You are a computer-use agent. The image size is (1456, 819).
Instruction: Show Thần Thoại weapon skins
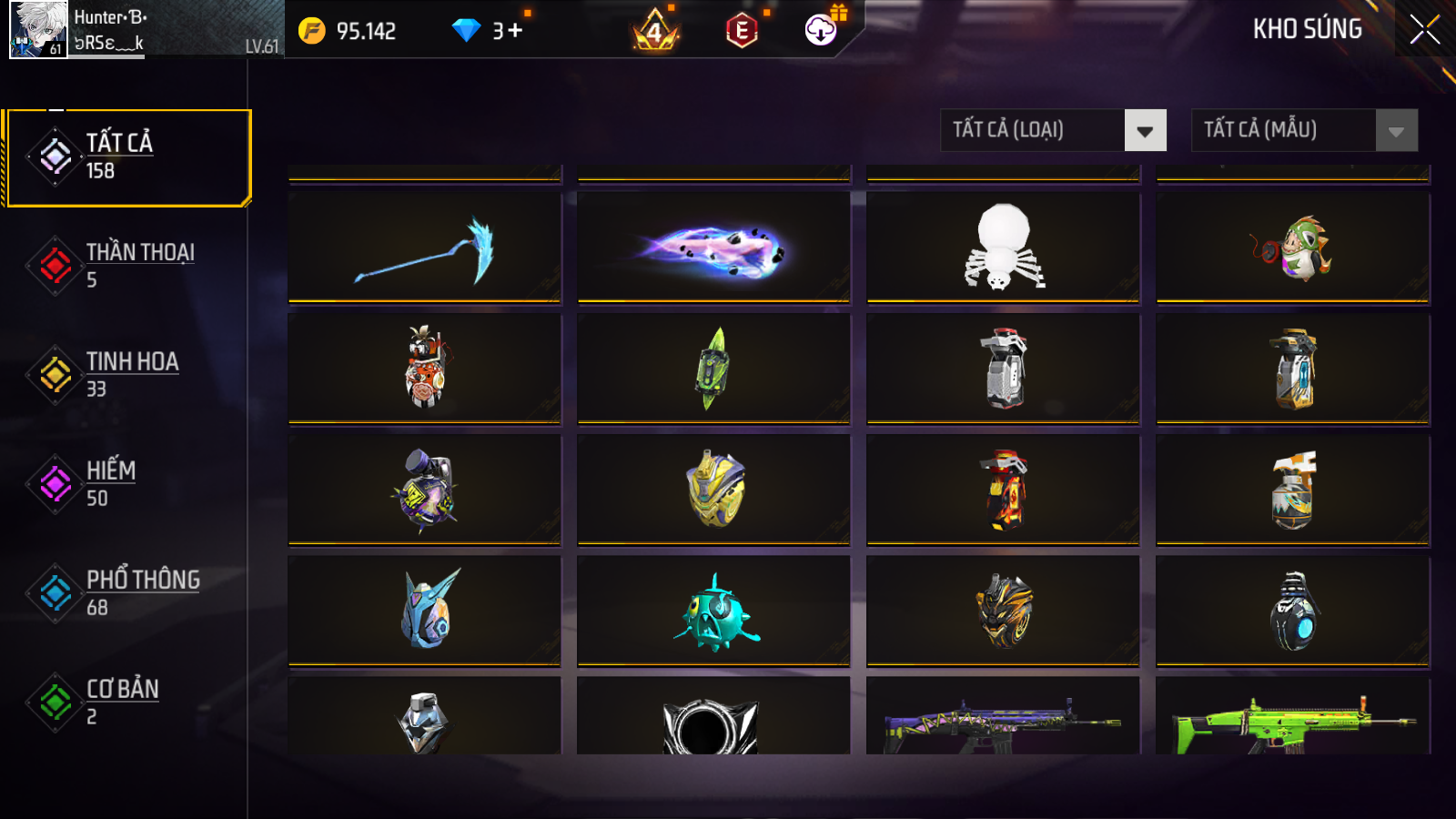click(127, 266)
